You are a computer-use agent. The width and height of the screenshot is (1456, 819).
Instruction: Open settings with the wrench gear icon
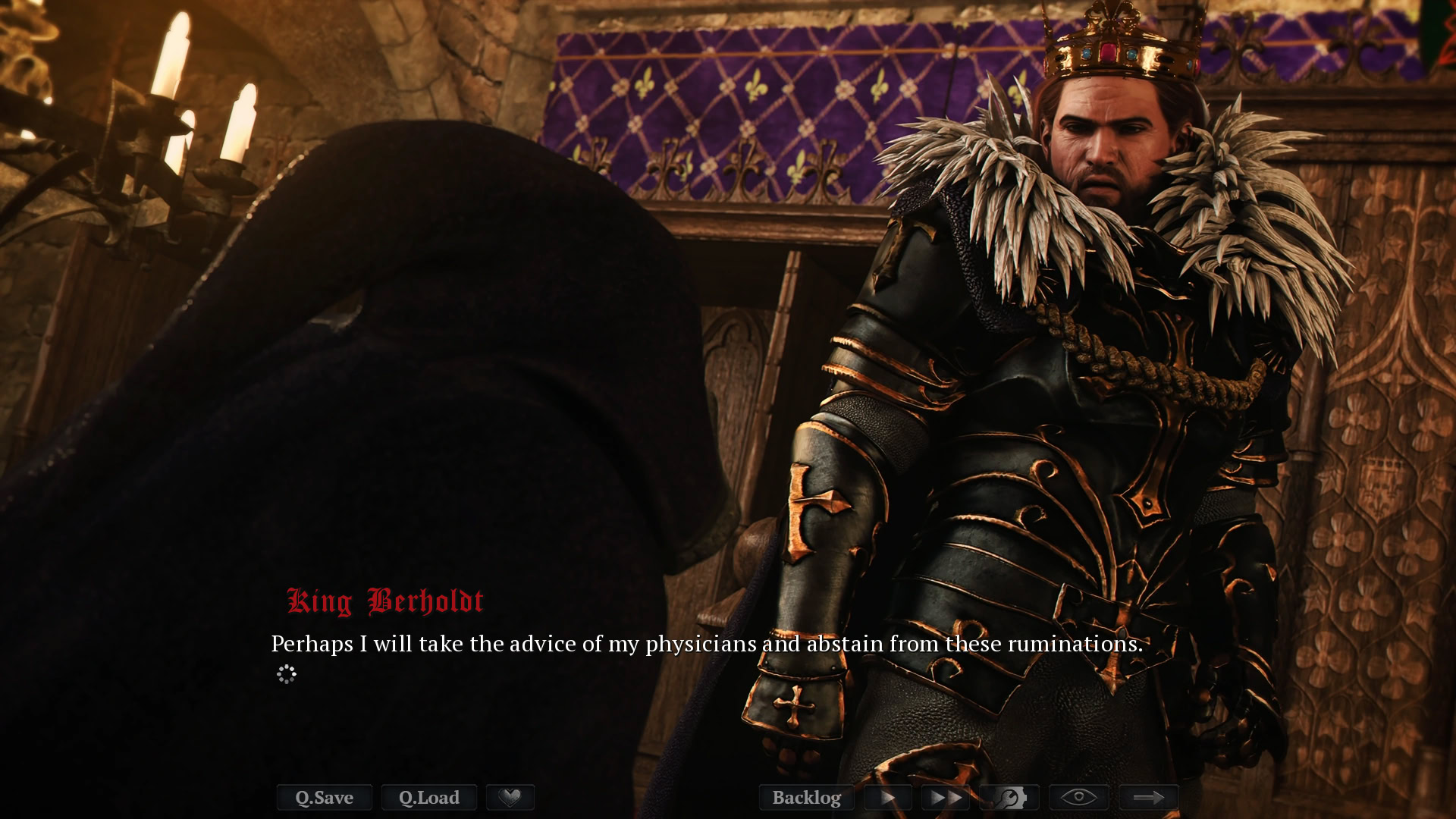pos(1009,797)
